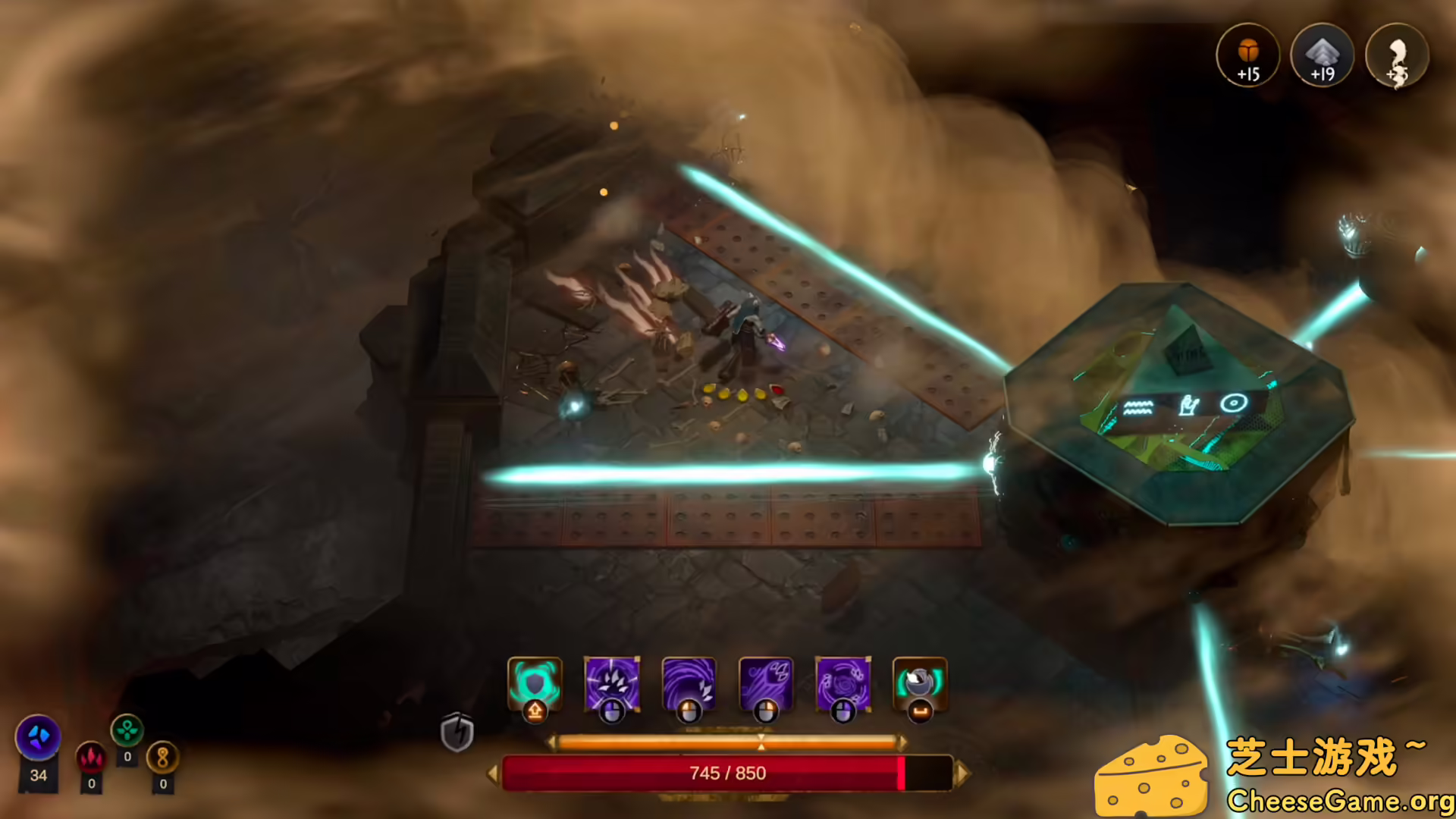Click the grey lightning shield icon
The height and width of the screenshot is (819, 1456).
click(x=457, y=733)
